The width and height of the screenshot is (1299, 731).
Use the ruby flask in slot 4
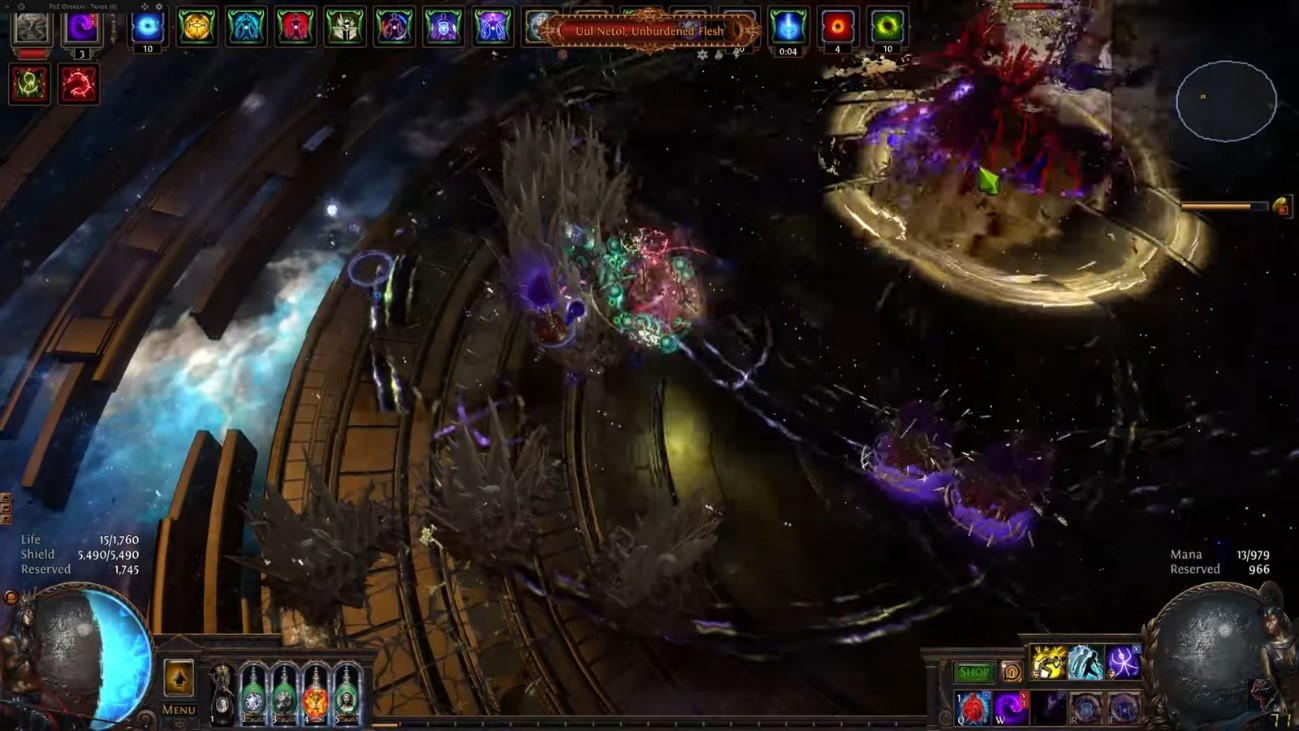click(x=315, y=697)
